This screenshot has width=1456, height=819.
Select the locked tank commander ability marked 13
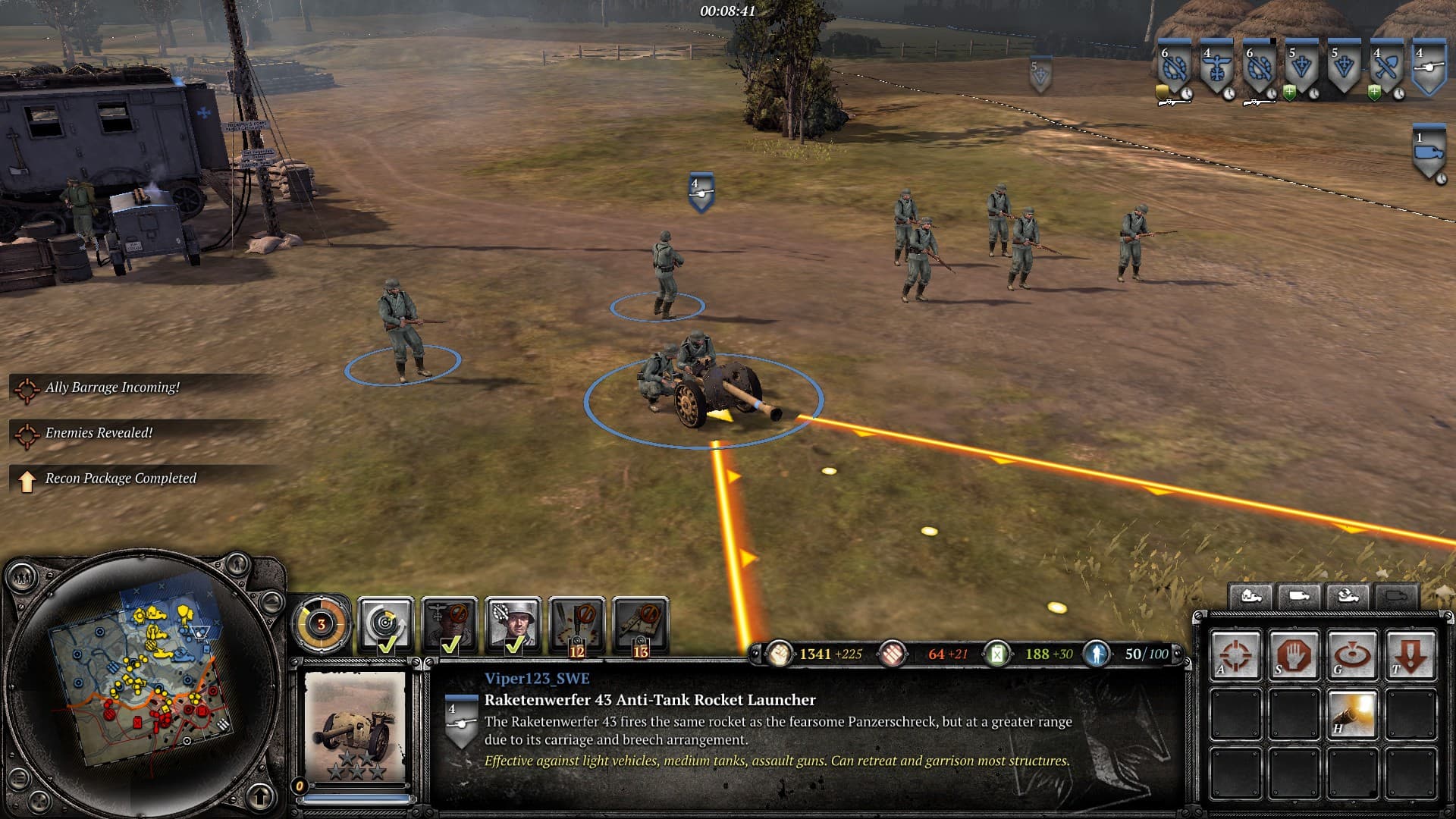641,623
